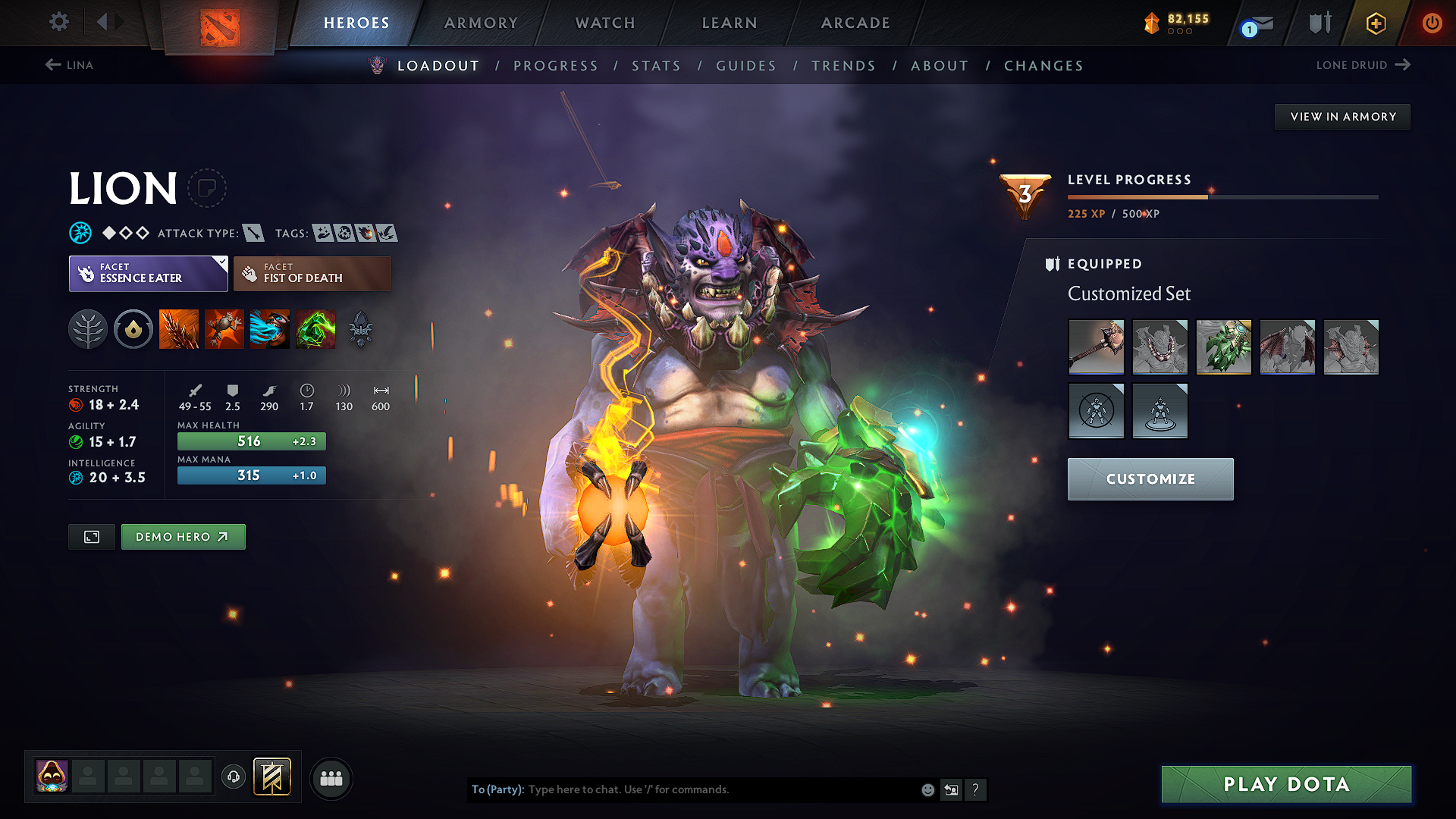Switch to the Trends section
The width and height of the screenshot is (1456, 819).
click(x=843, y=66)
